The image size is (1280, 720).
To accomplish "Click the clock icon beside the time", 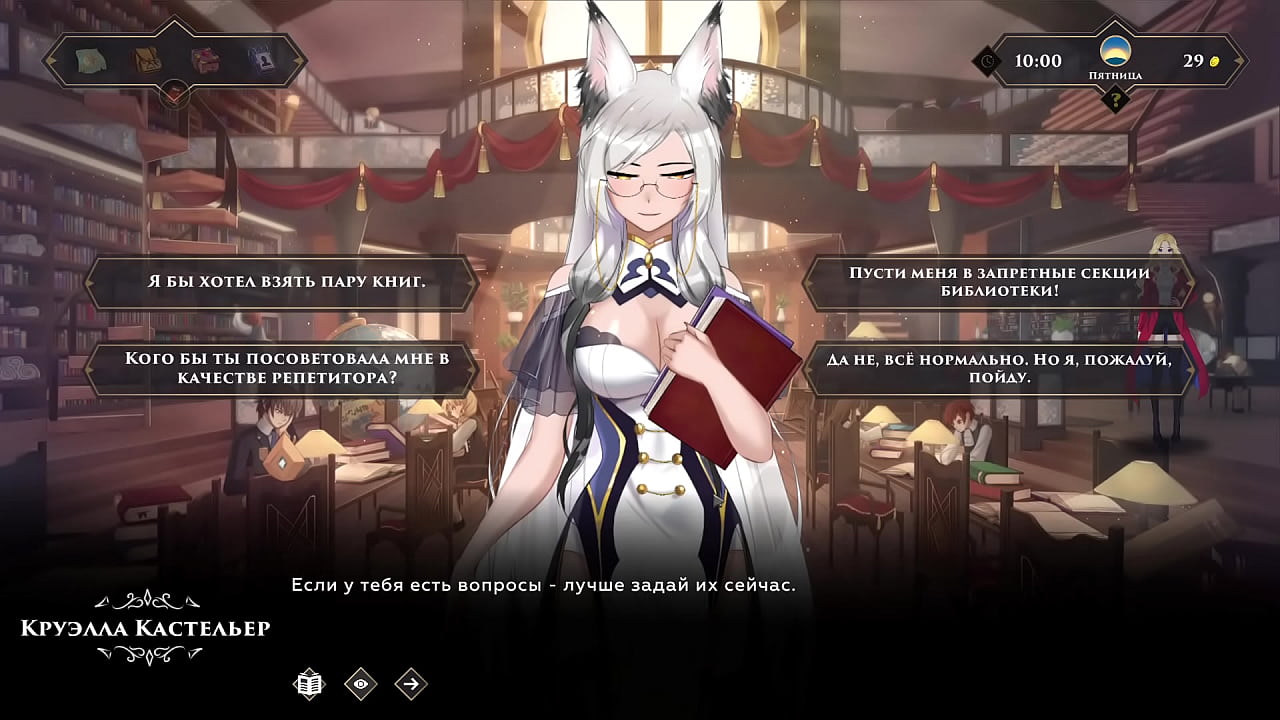I will pos(987,61).
